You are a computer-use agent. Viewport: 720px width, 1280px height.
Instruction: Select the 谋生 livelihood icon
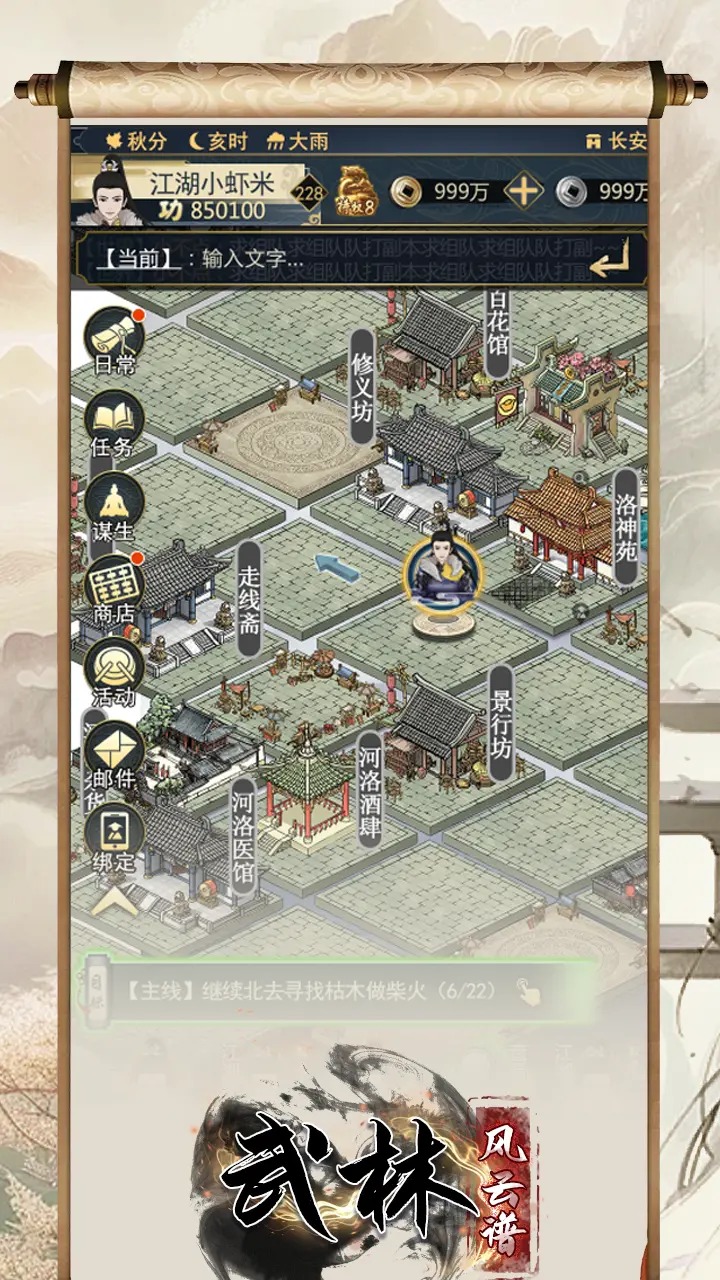(x=113, y=505)
